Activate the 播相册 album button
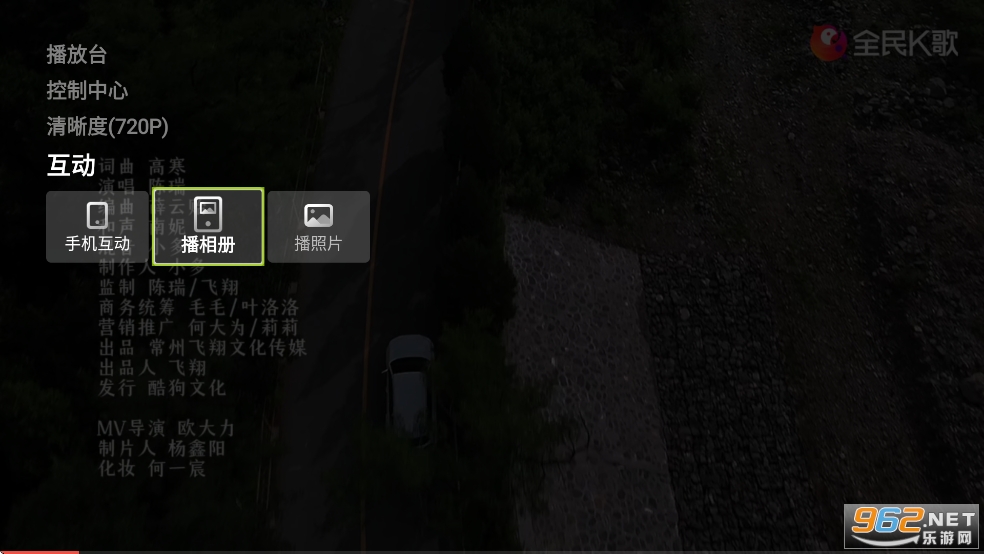The image size is (984, 554). 208,227
